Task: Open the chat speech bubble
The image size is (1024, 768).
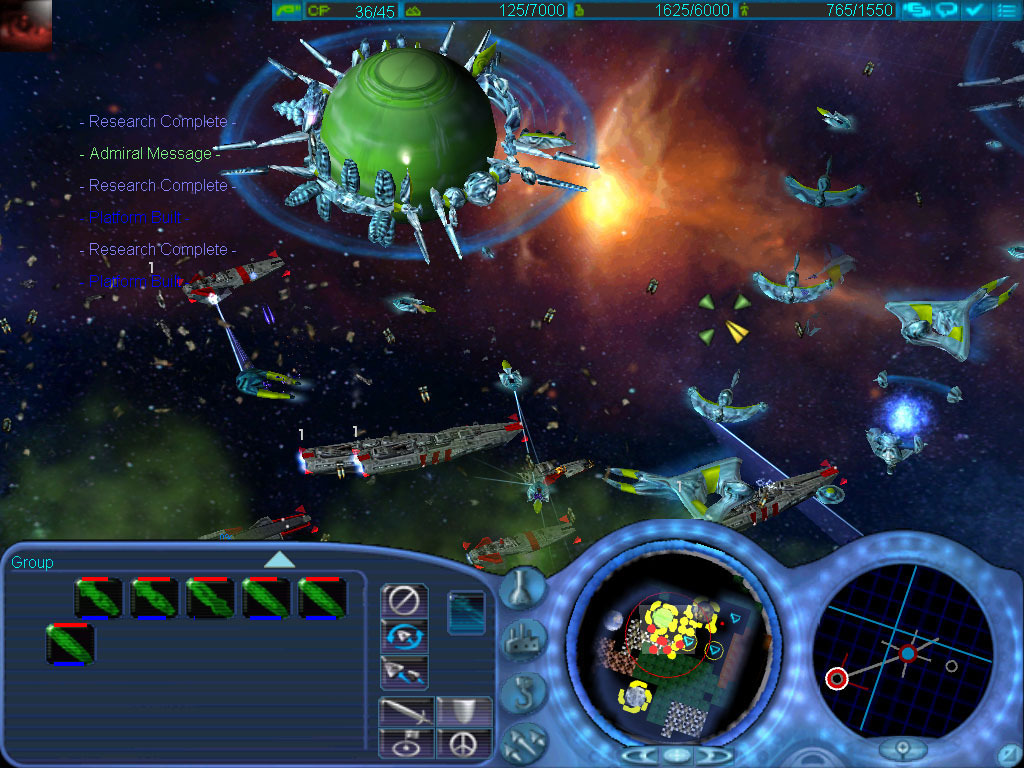Action: (946, 10)
